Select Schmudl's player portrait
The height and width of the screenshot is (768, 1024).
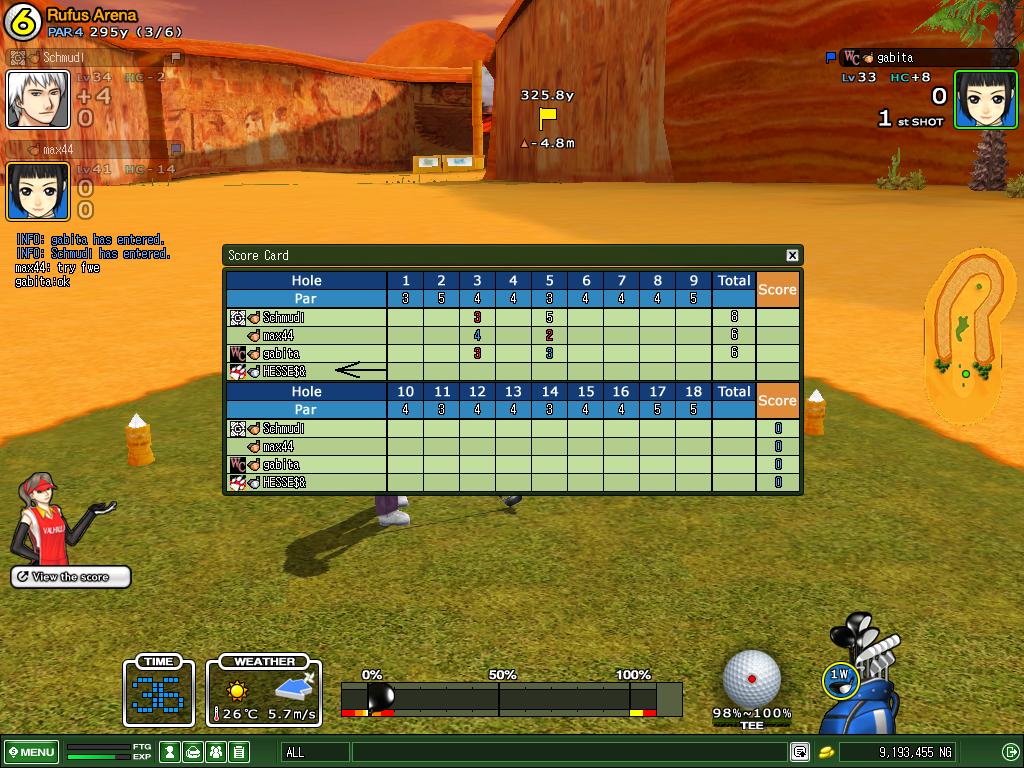38,100
